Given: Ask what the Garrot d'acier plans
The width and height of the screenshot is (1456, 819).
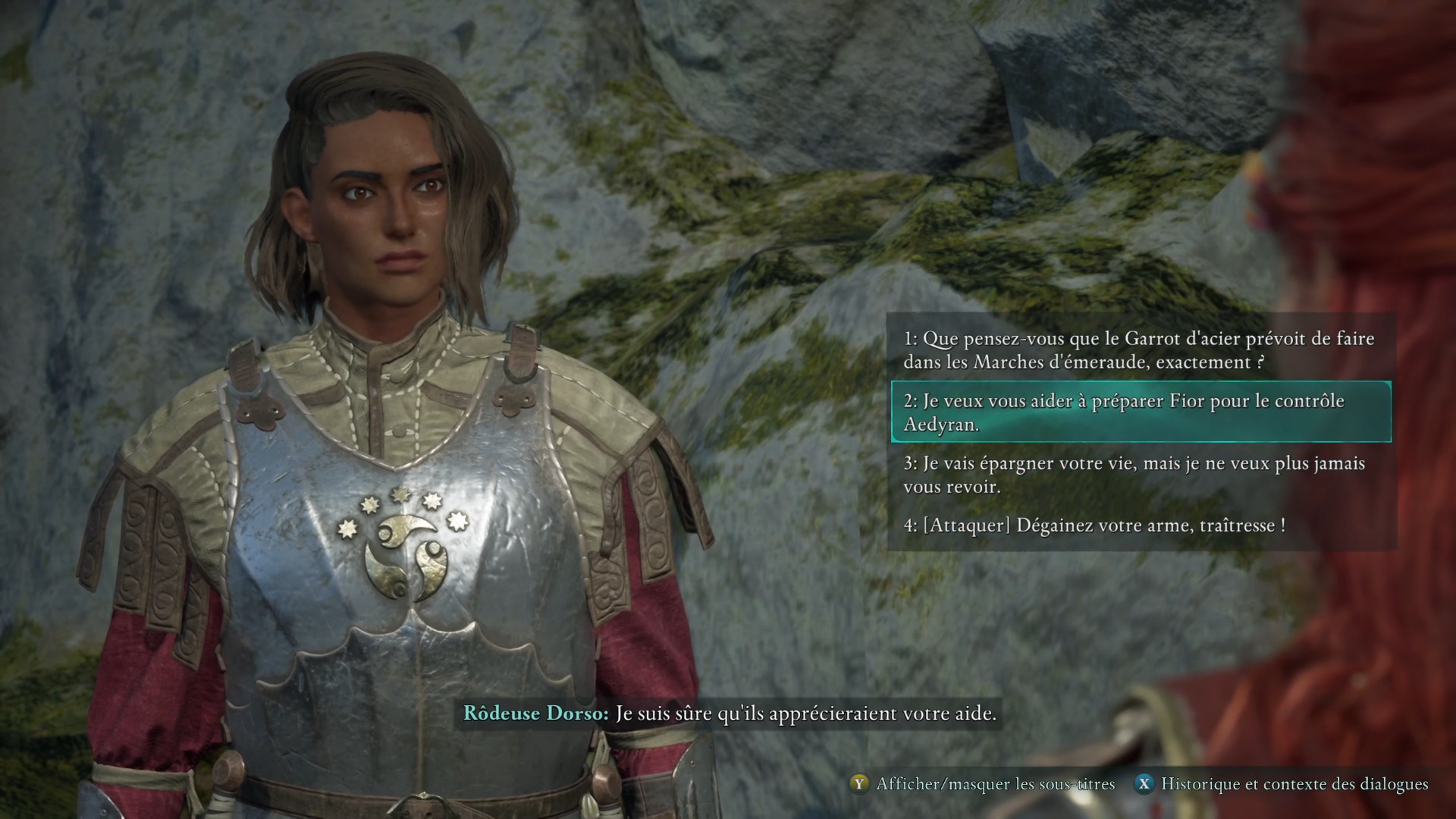Looking at the screenshot, I should tap(1137, 350).
